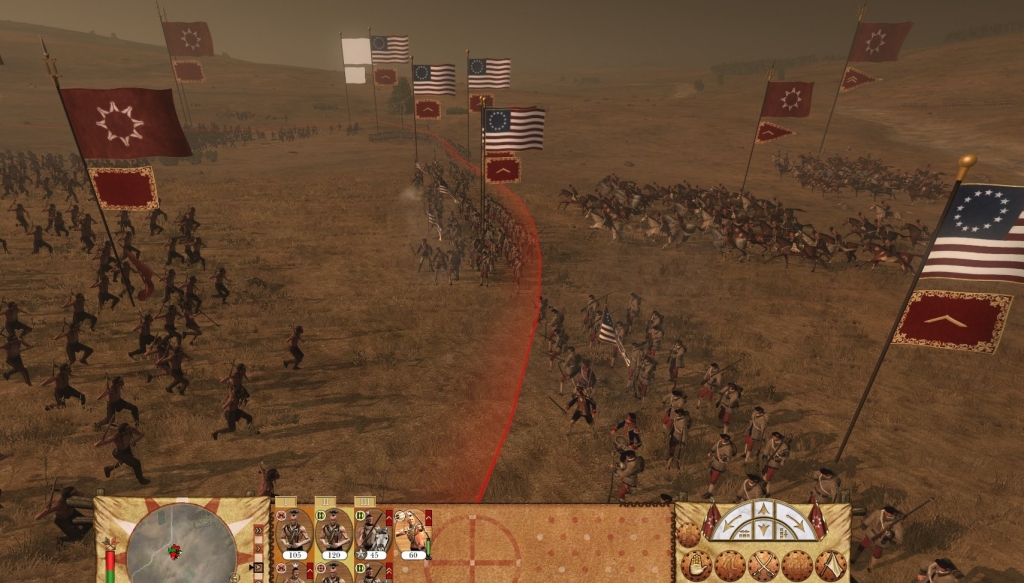Activate the crossed swords melee order

tap(762, 565)
